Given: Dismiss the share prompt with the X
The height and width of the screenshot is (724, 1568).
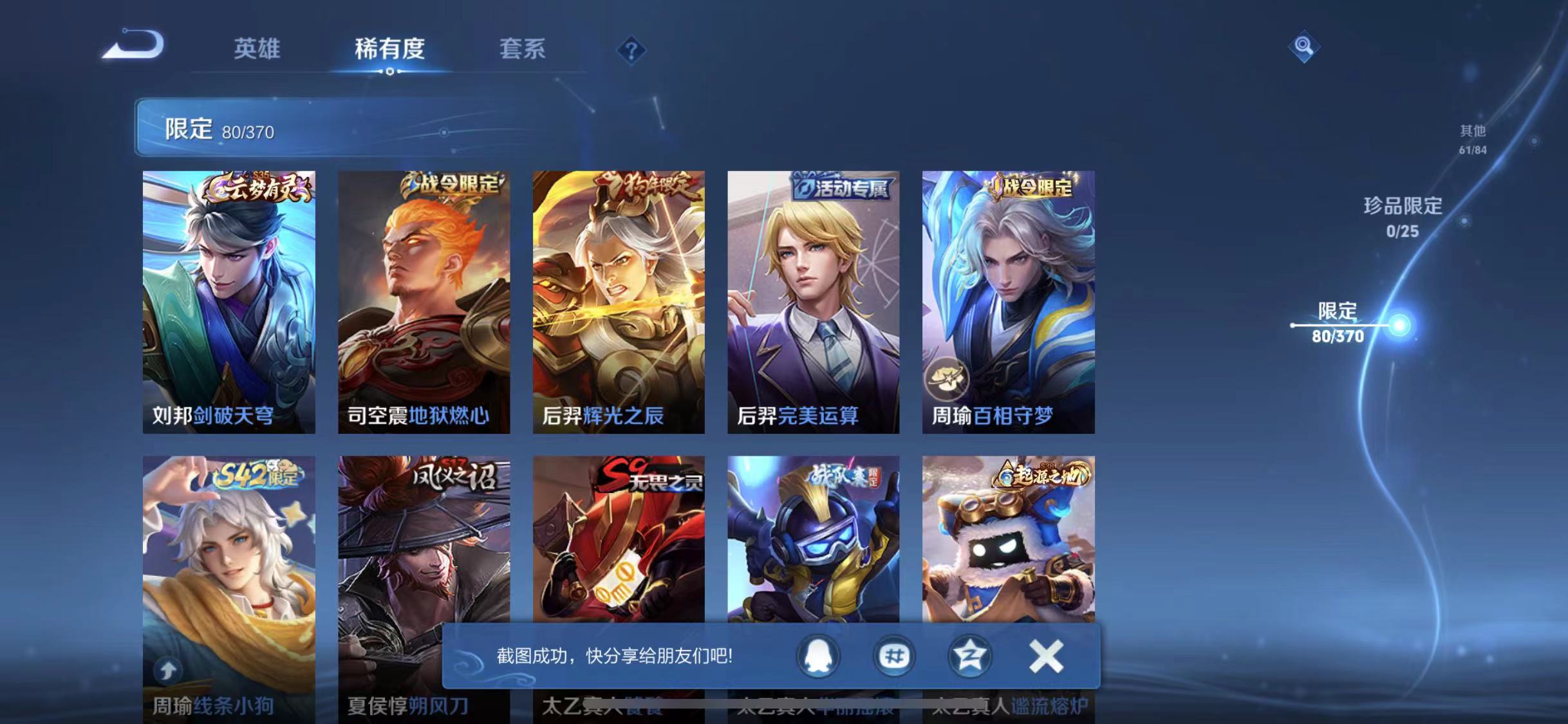Looking at the screenshot, I should coord(1047,658).
